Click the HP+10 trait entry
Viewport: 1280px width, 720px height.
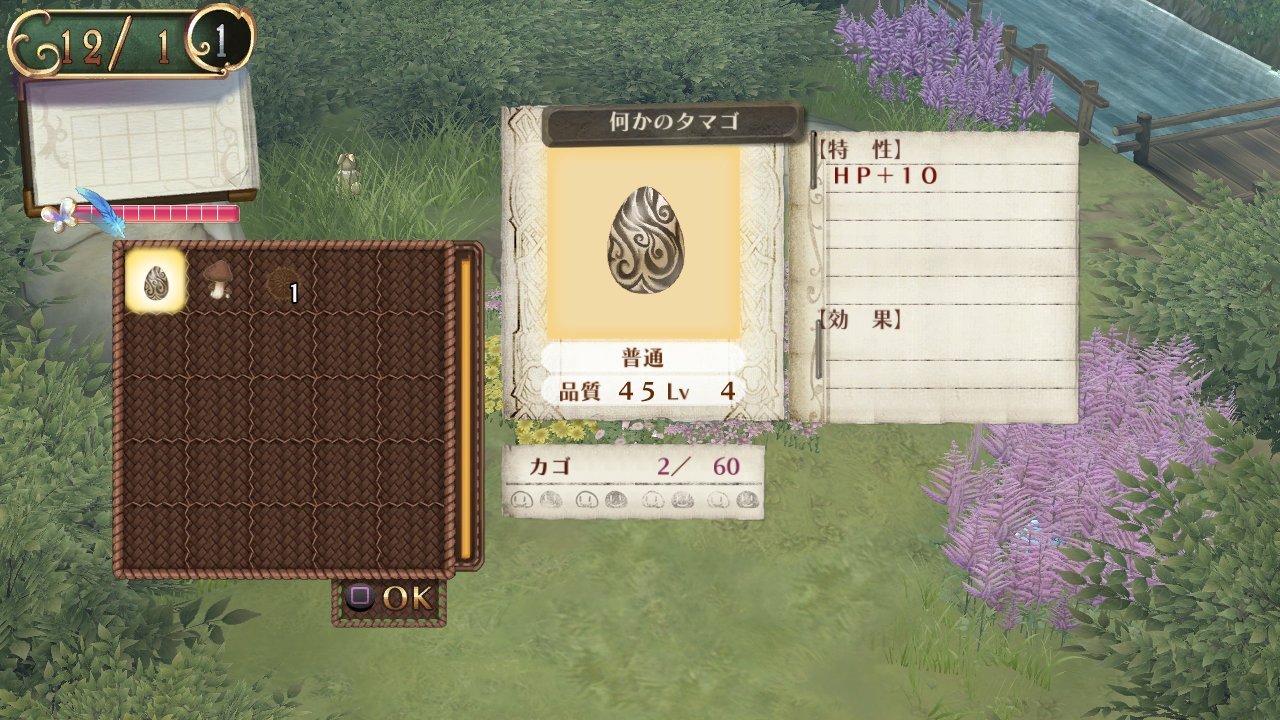tap(888, 177)
